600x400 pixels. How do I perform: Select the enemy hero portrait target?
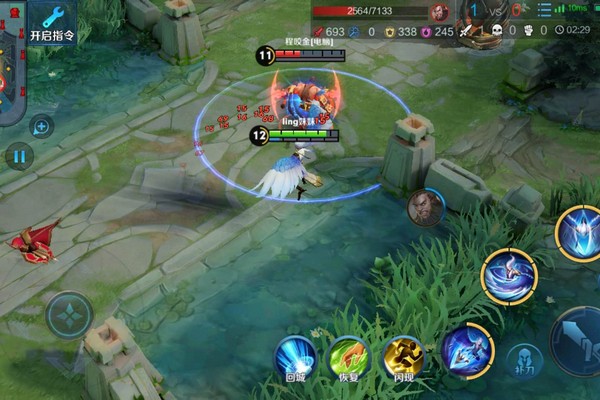tap(425, 208)
